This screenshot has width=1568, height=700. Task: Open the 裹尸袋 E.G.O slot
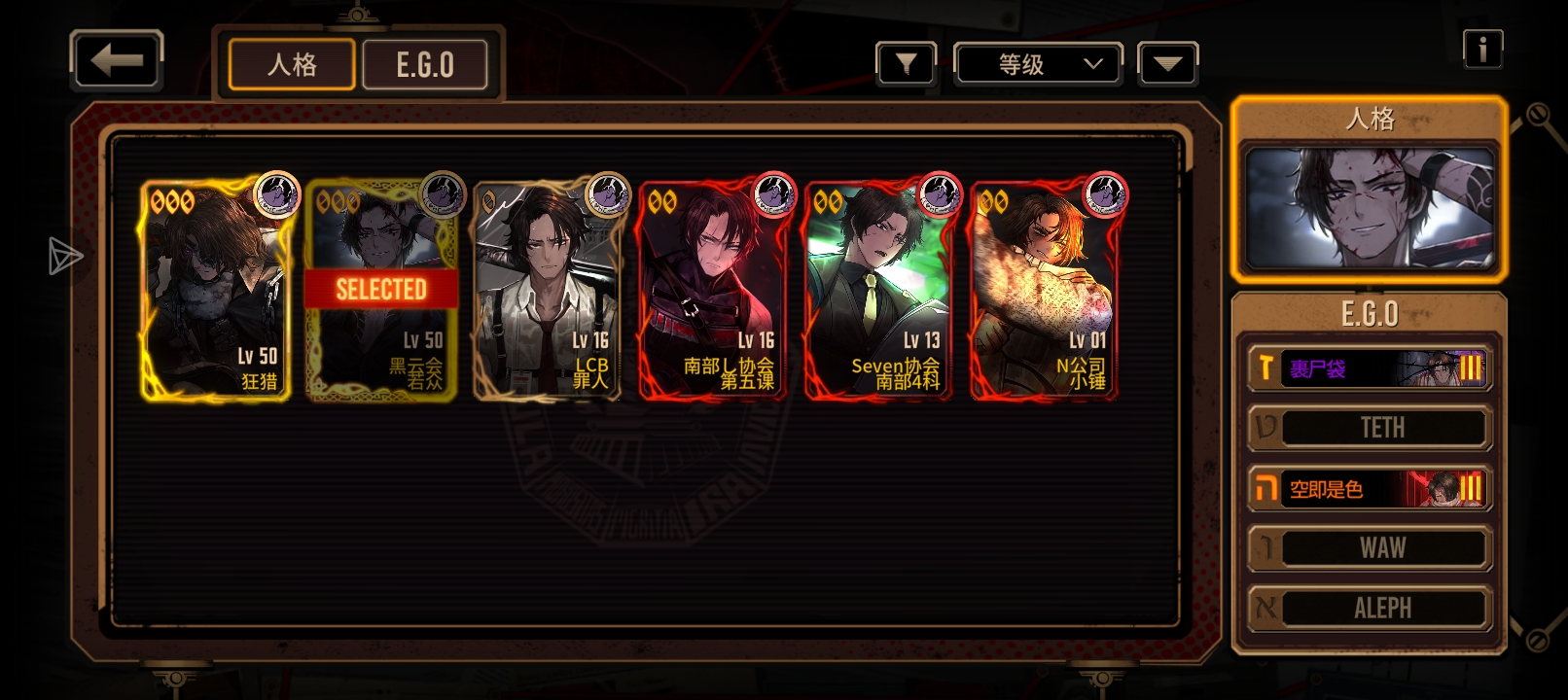point(1370,368)
